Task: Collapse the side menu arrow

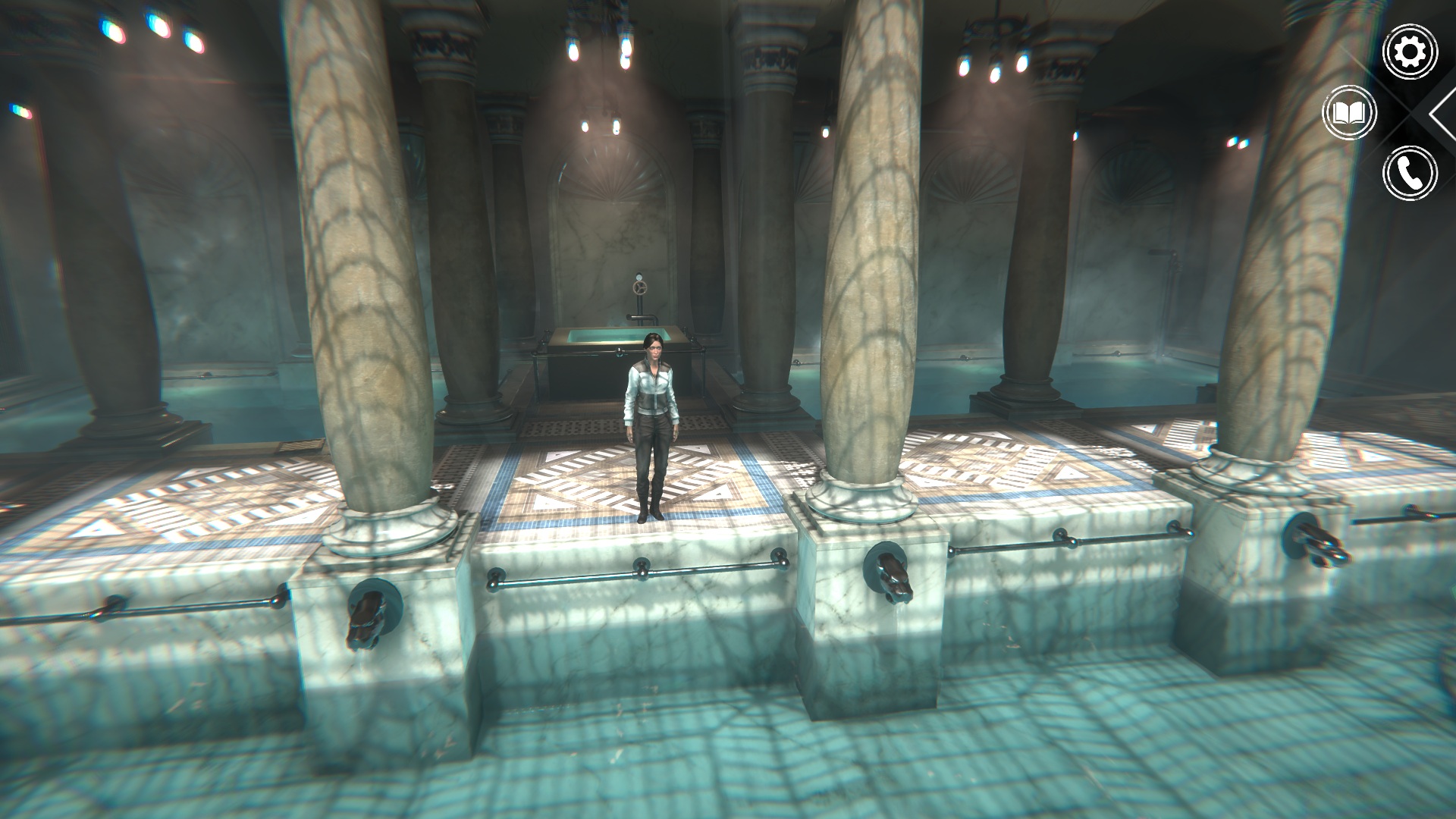Action: (x=1442, y=114)
